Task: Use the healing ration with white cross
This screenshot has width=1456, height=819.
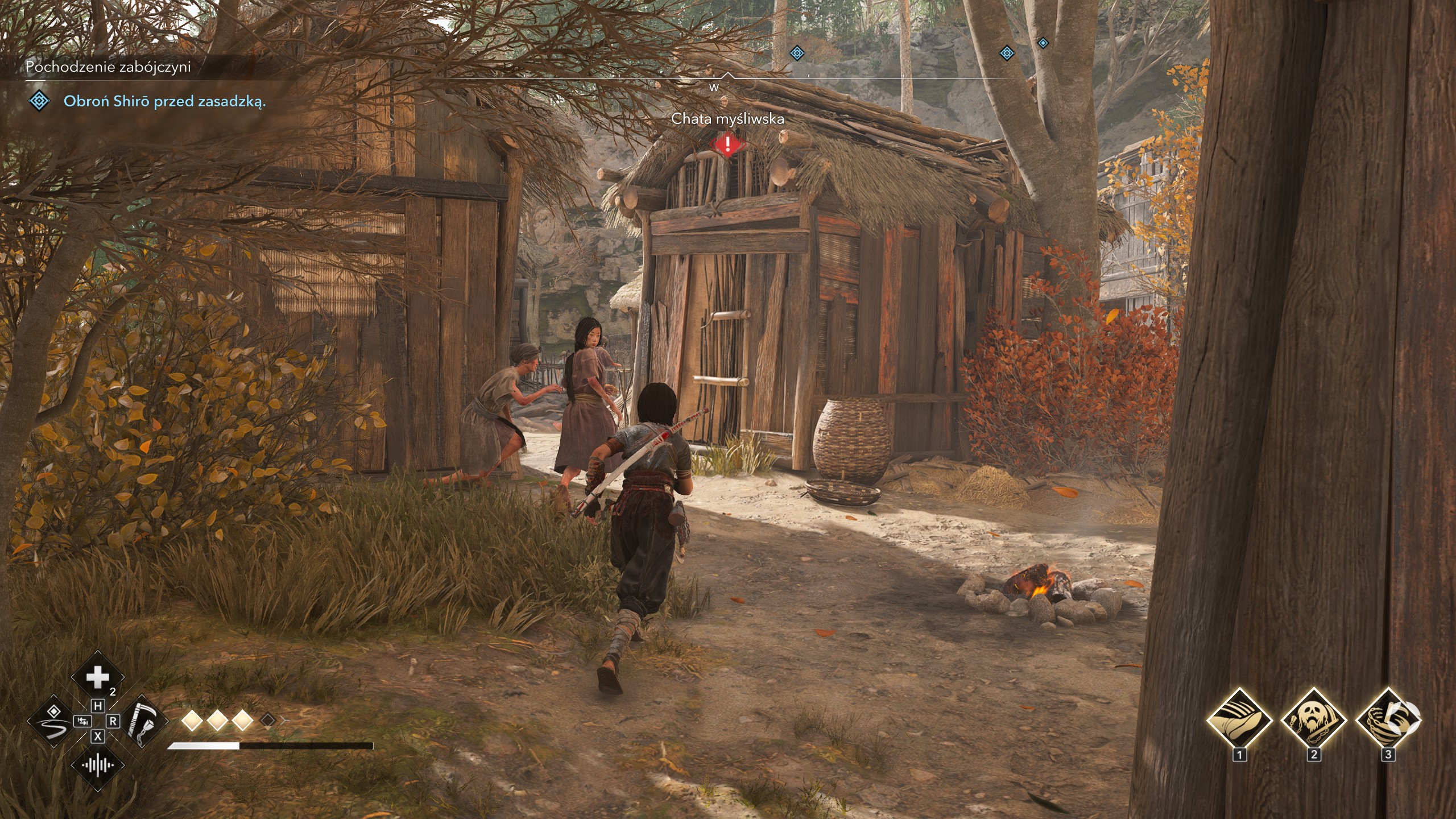Action: (x=97, y=678)
